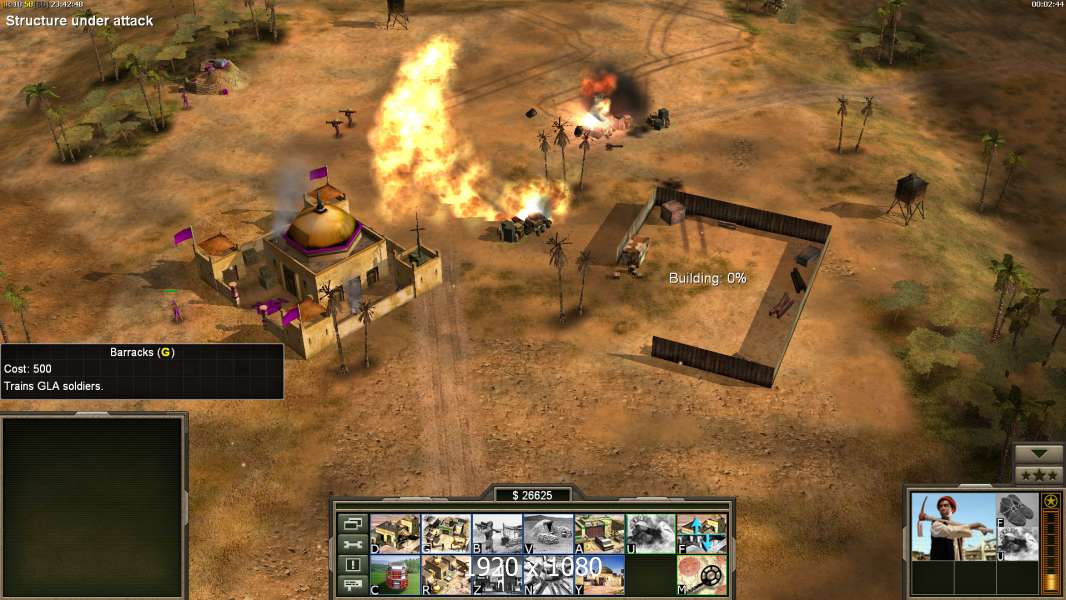Image resolution: width=1066 pixels, height=600 pixels.
Task: Pick the Stinger Site build icon marked B
Action: 498,534
